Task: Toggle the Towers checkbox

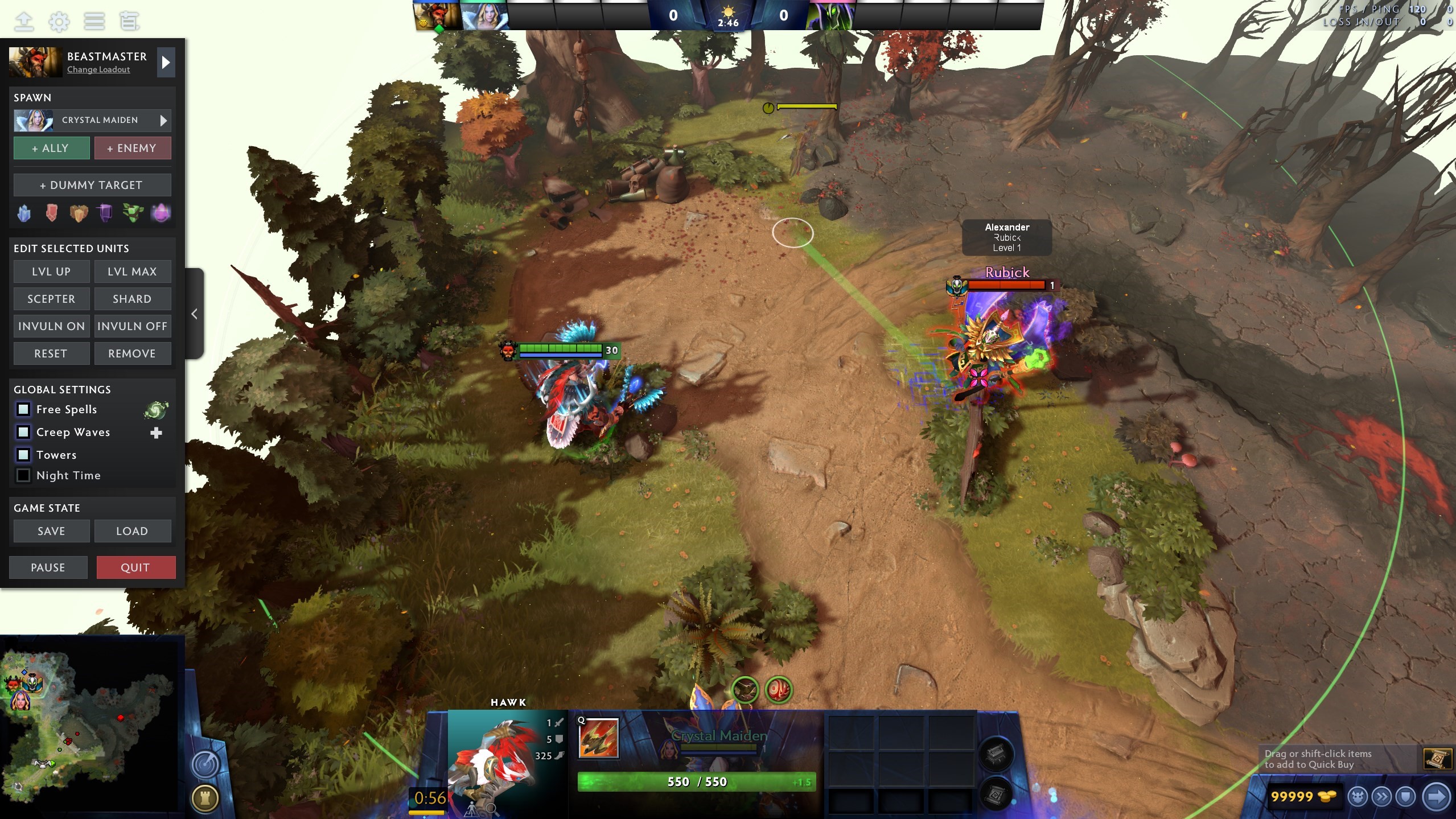Action: 23,454
